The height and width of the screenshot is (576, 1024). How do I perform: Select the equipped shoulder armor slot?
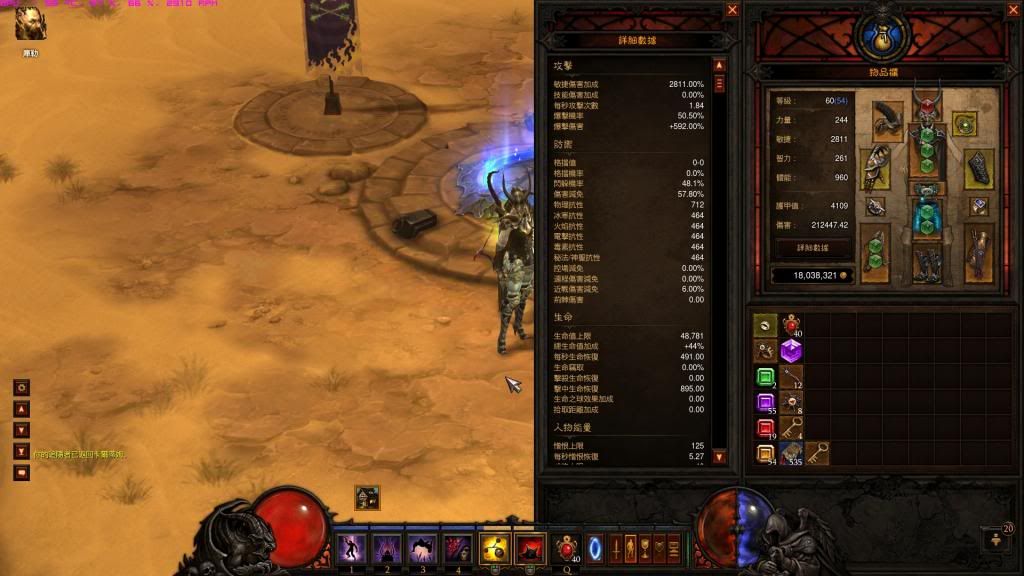click(886, 120)
